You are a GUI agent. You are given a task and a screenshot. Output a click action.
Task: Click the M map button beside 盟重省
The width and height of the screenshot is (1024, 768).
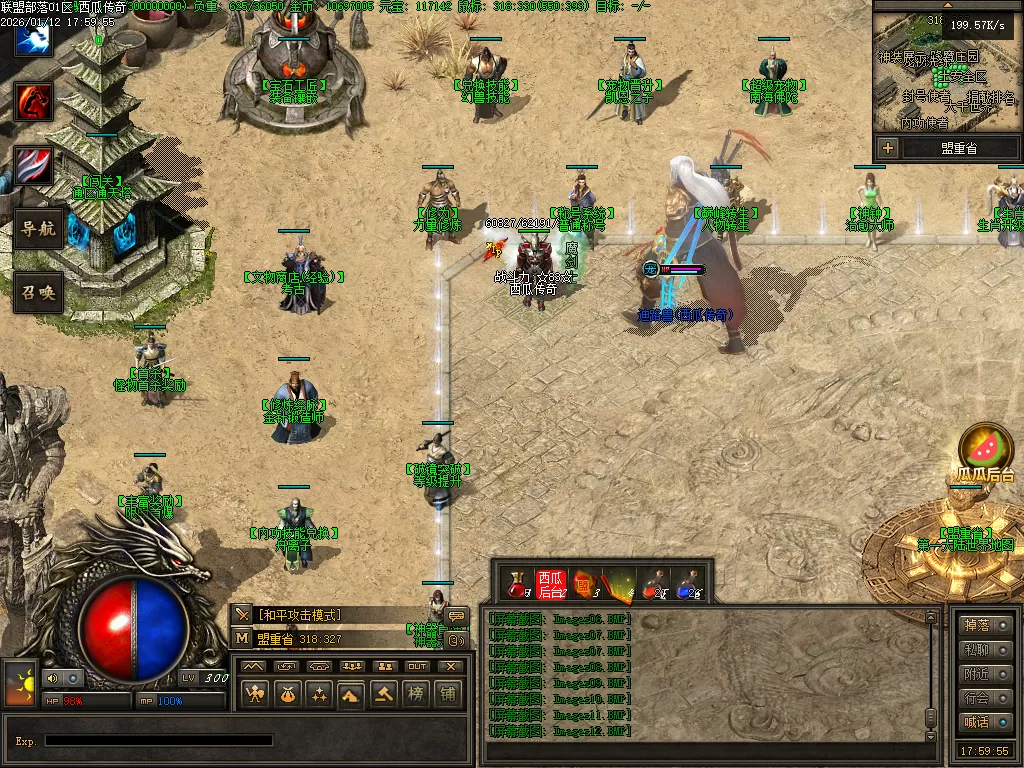242,638
